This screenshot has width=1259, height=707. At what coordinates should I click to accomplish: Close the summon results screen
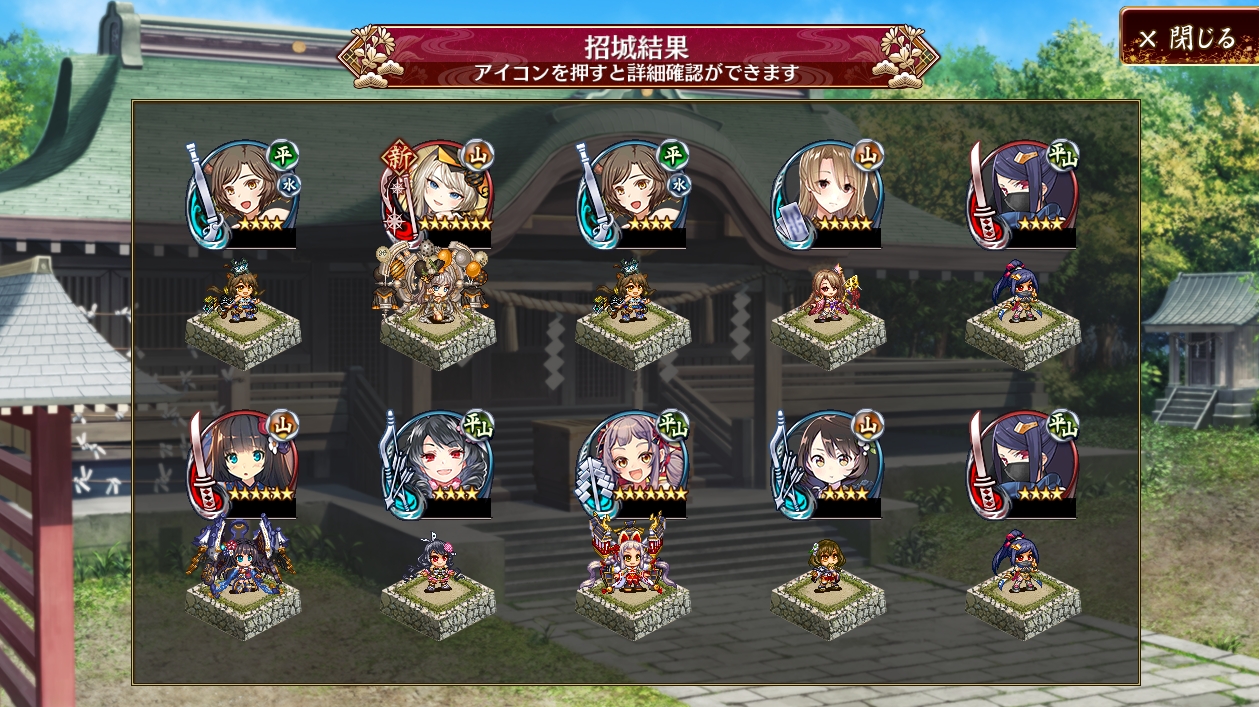(1188, 38)
